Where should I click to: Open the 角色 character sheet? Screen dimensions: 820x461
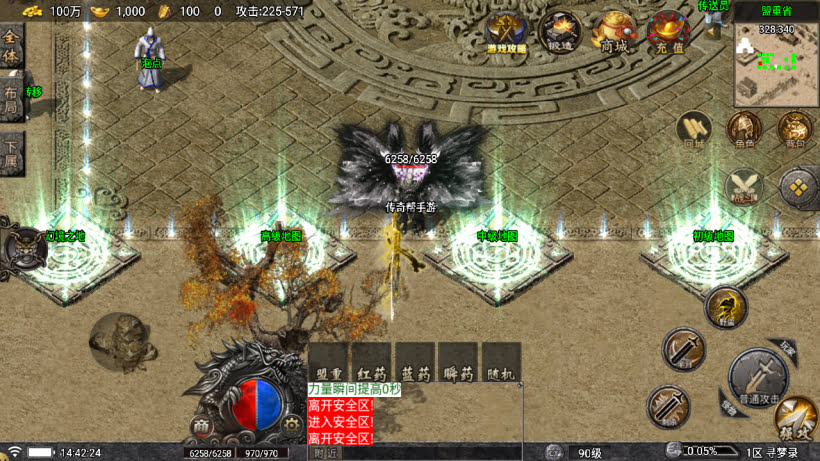click(x=744, y=130)
